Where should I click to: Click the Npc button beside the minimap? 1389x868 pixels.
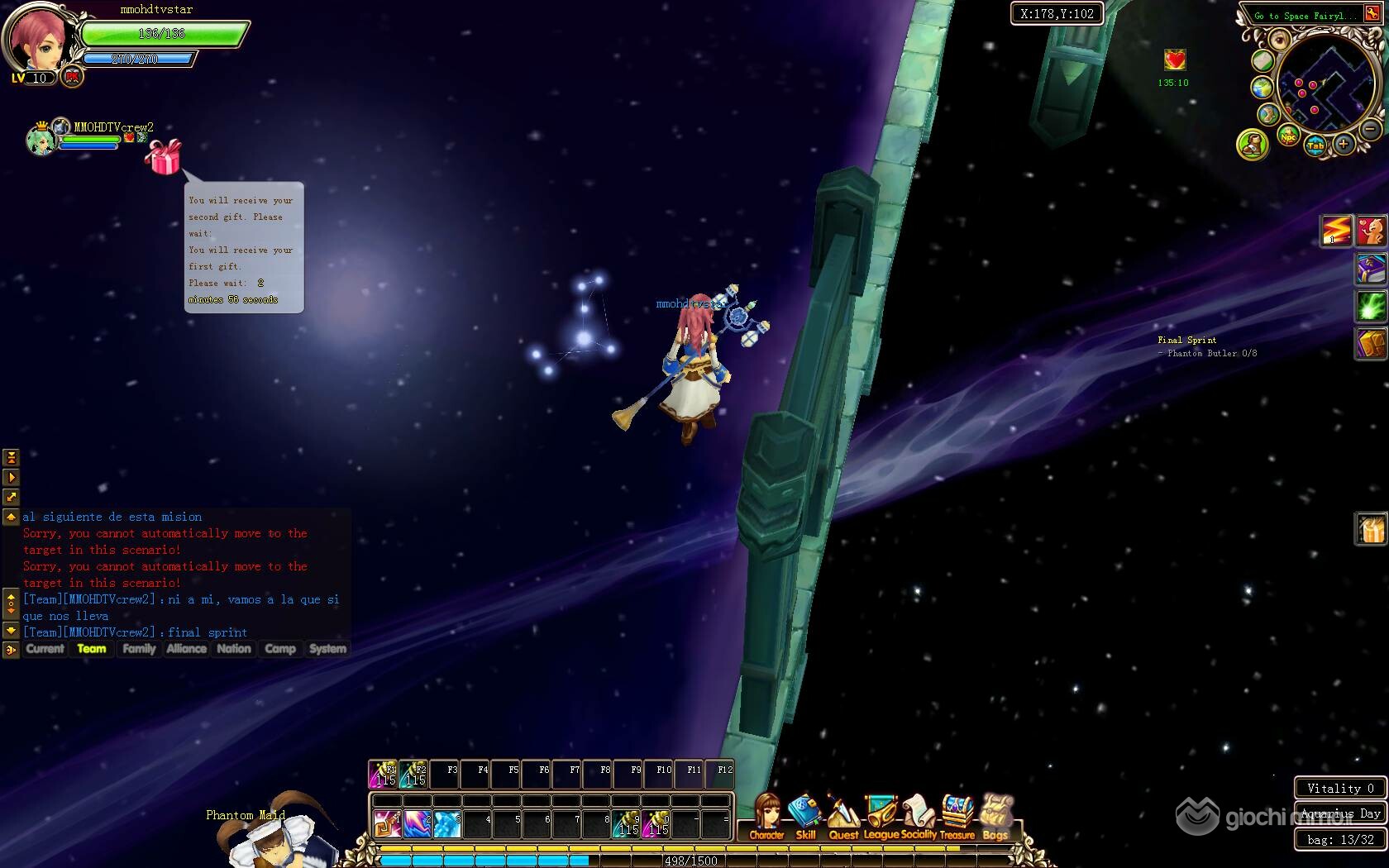click(1288, 136)
